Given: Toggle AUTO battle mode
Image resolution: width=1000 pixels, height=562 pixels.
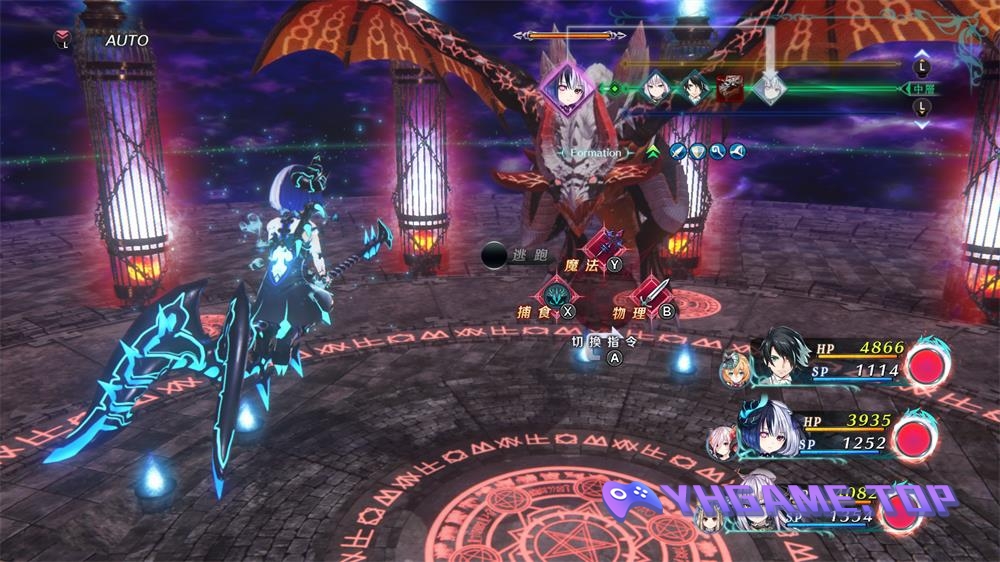Looking at the screenshot, I should click(x=126, y=40).
